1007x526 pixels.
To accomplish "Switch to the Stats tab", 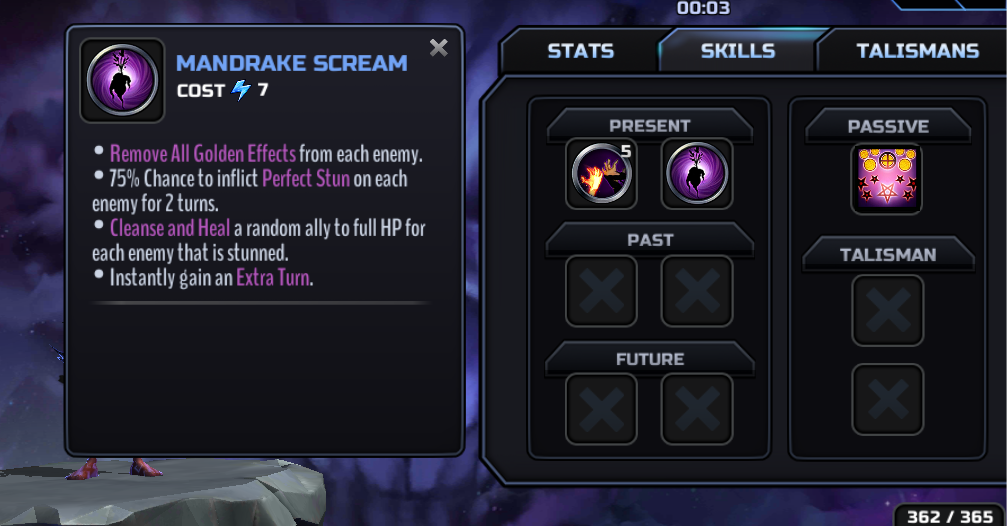I will click(x=580, y=51).
